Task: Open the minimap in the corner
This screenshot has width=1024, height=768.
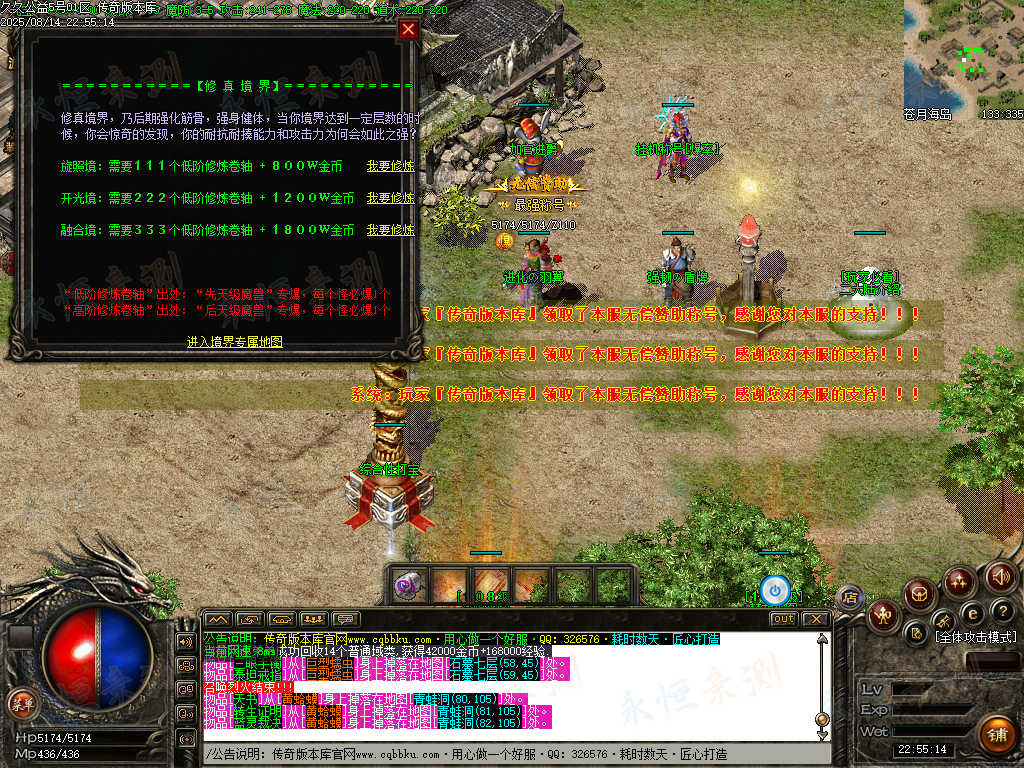Action: click(x=964, y=55)
